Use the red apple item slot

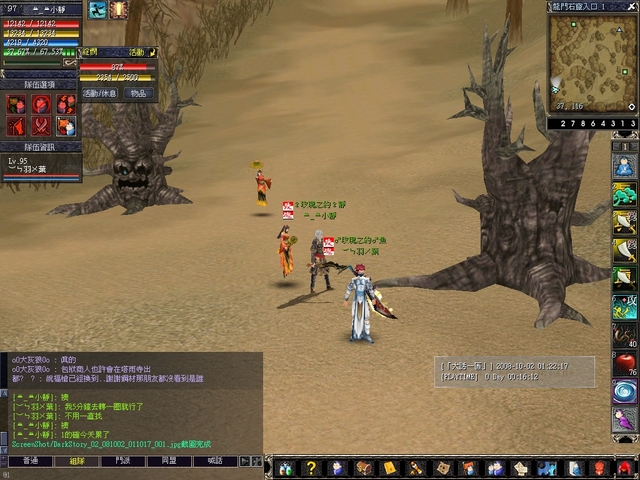coord(624,362)
